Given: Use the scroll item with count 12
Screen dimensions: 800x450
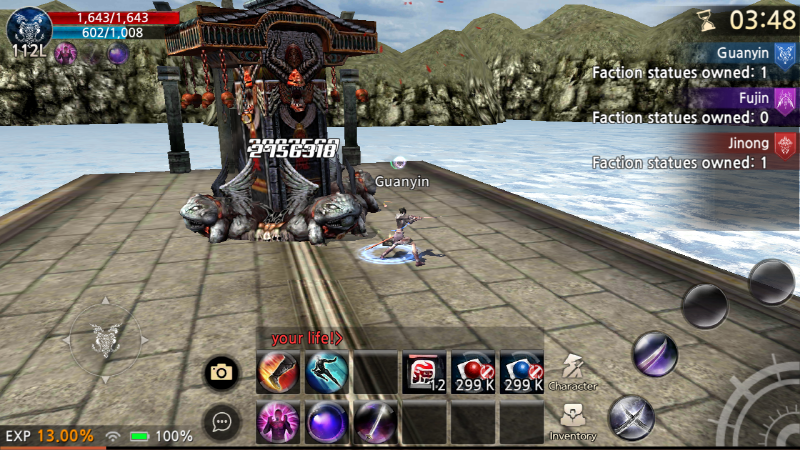Looking at the screenshot, I should (x=424, y=373).
